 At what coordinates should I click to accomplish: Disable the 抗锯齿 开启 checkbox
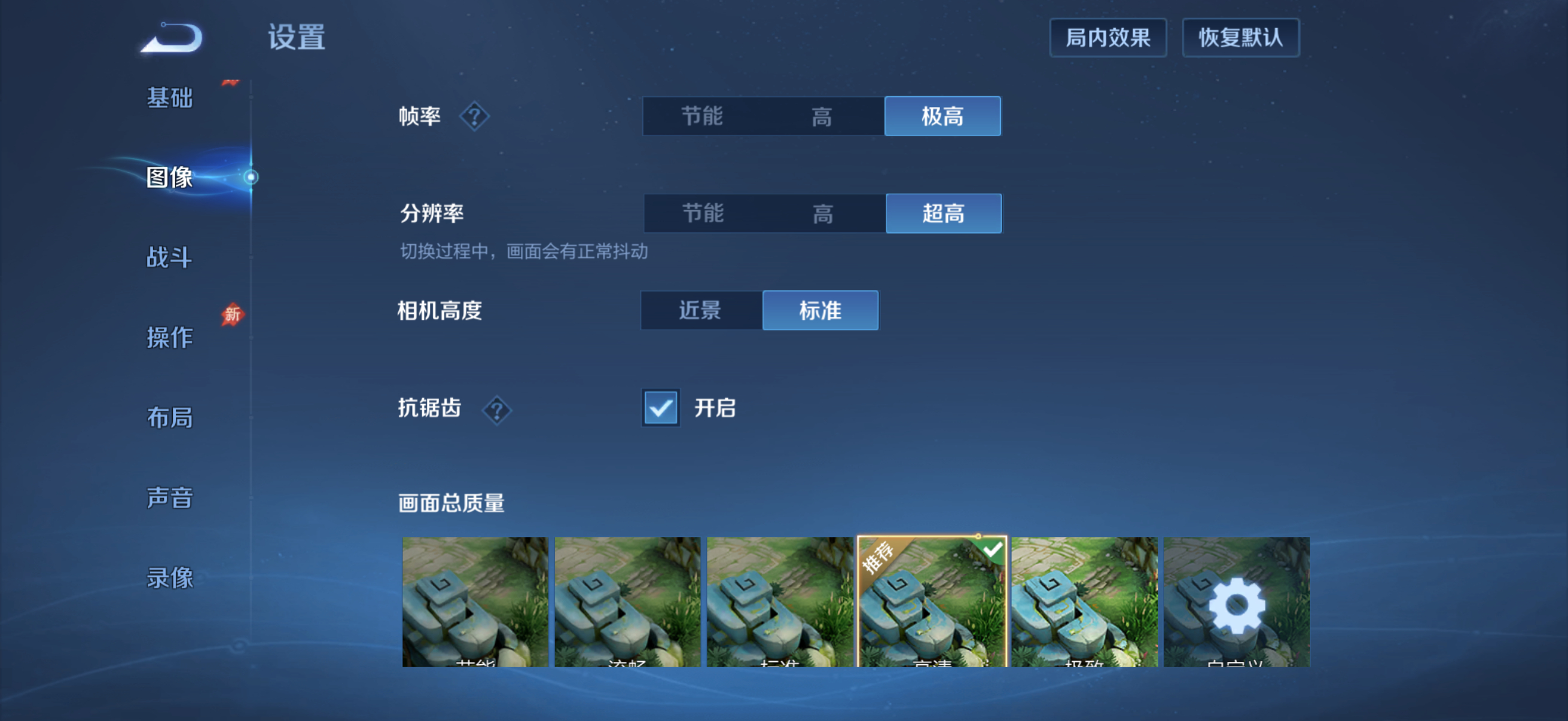660,408
